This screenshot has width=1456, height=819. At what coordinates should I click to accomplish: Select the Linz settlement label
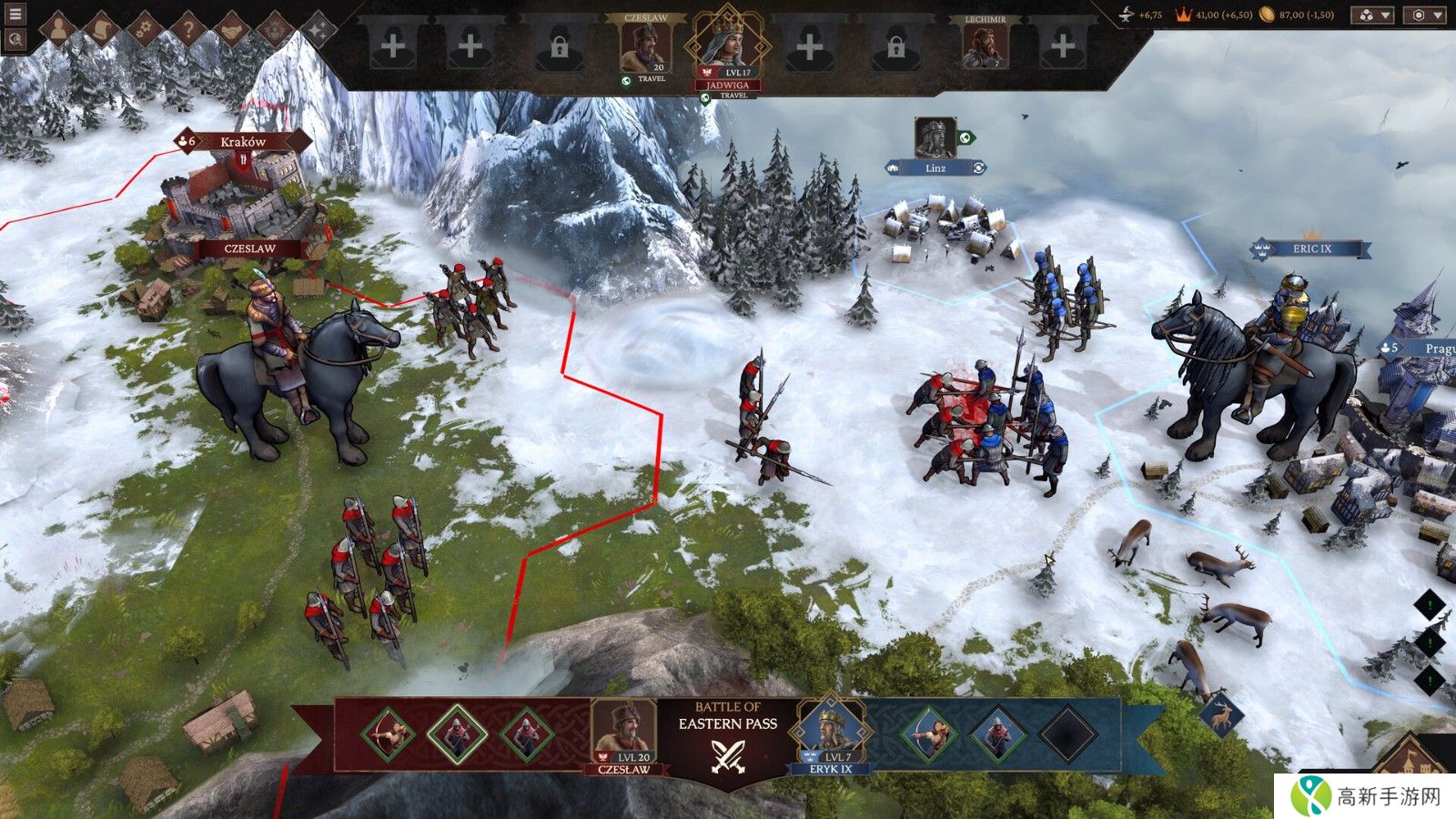pyautogui.click(x=935, y=167)
